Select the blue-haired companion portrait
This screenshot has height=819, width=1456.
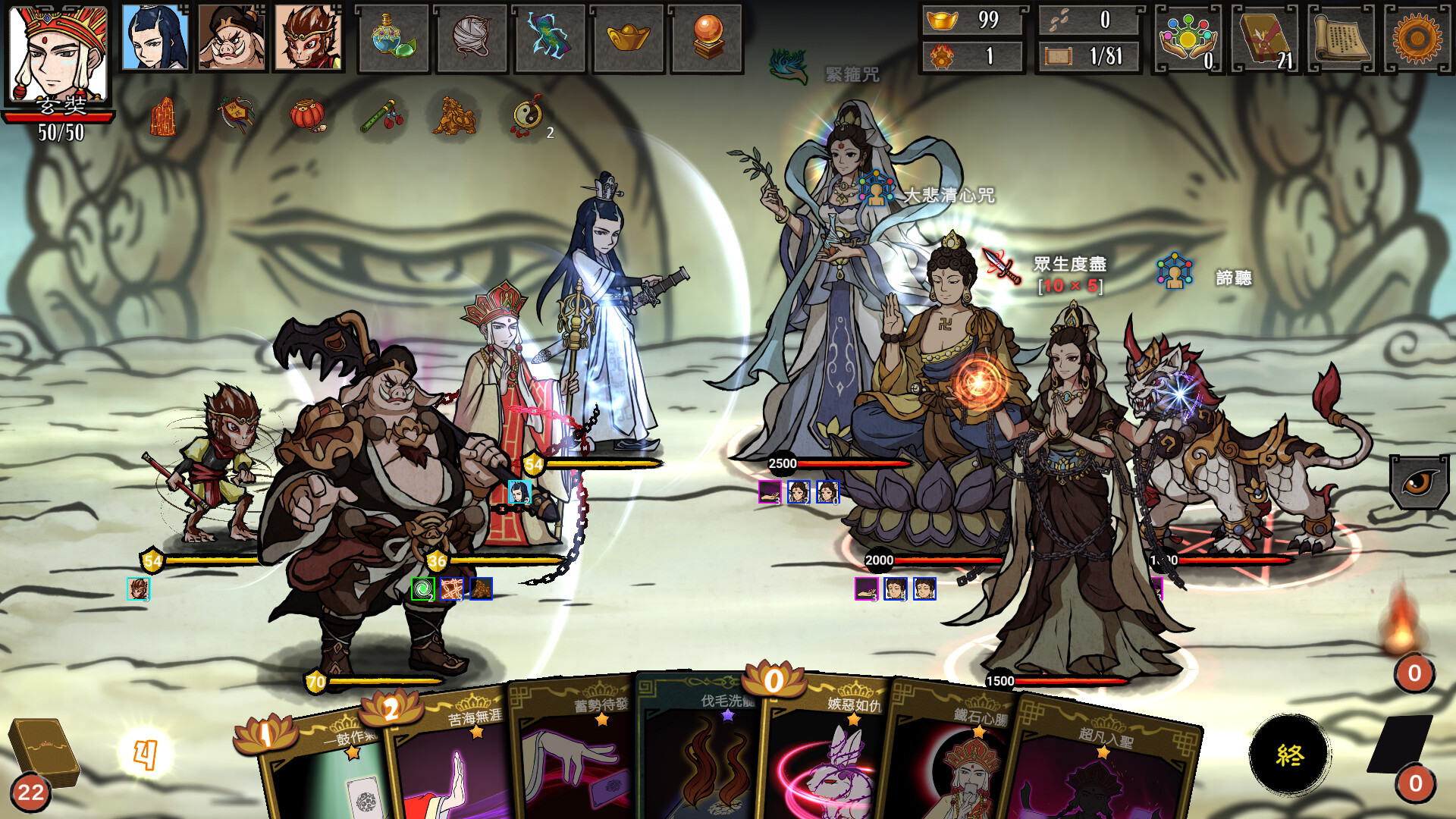click(155, 37)
